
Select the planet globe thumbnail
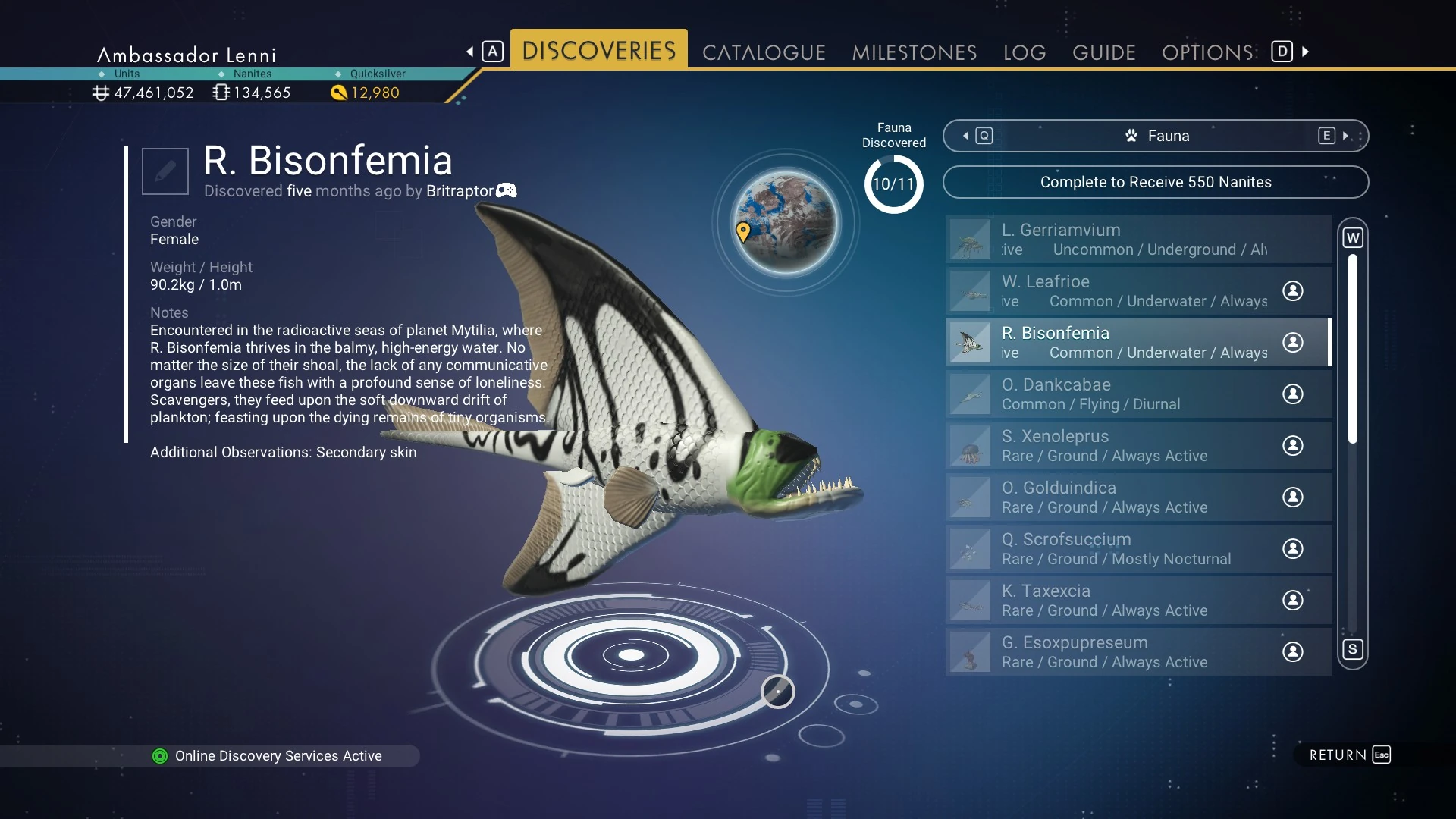click(786, 222)
